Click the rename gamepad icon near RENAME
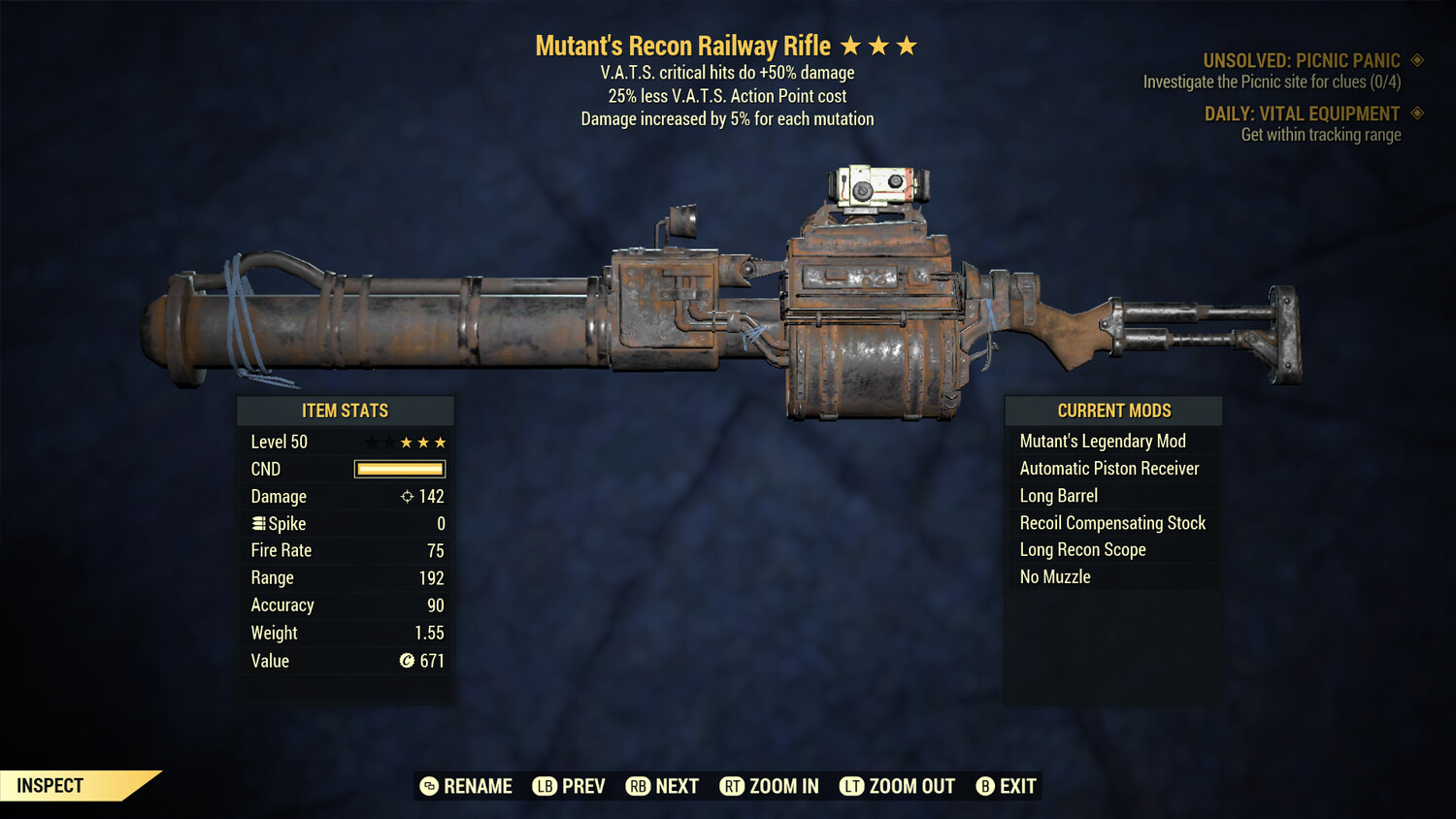Viewport: 1456px width, 819px height. [427, 786]
